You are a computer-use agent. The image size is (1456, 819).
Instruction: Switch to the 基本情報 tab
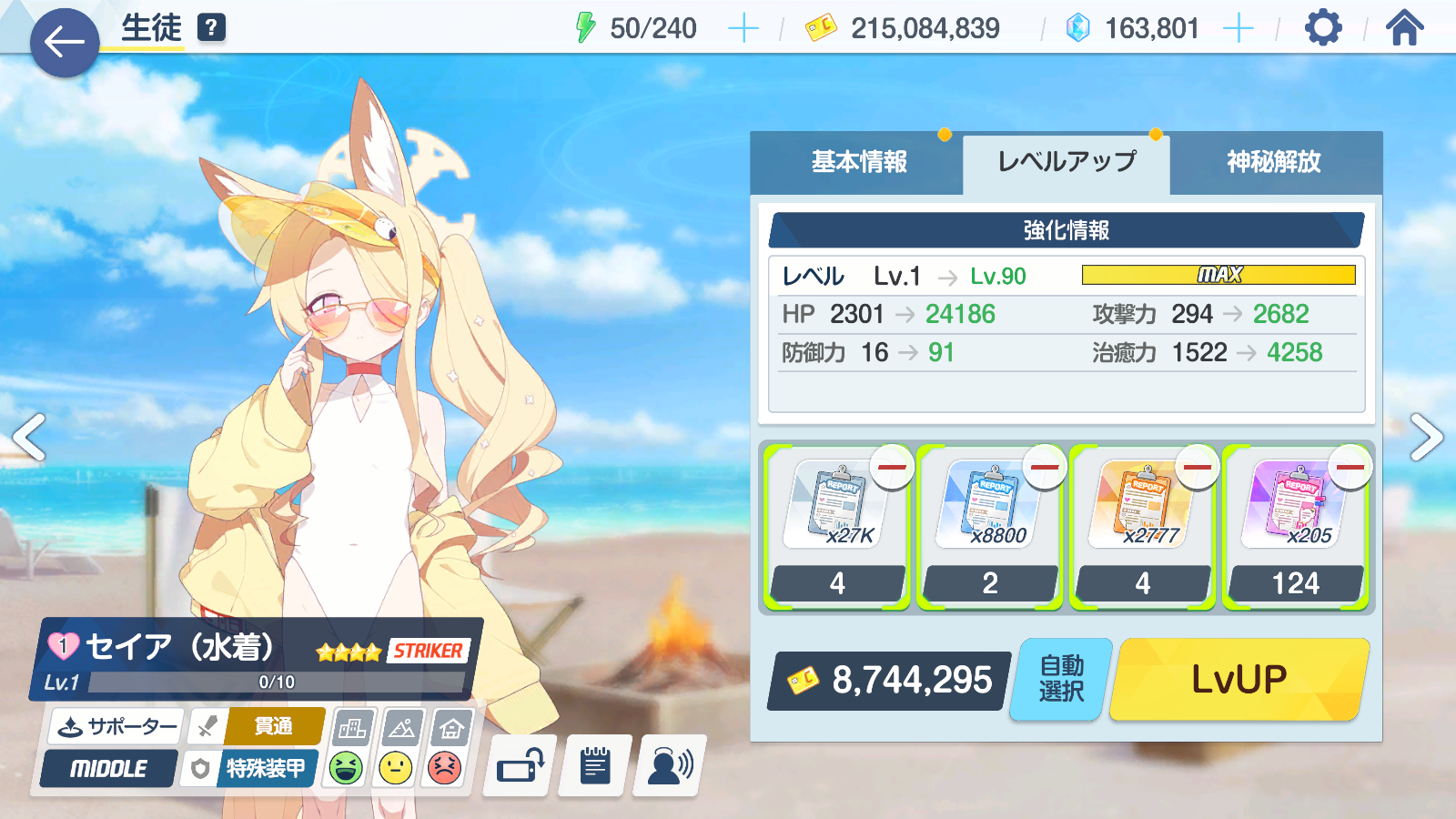coord(858,162)
